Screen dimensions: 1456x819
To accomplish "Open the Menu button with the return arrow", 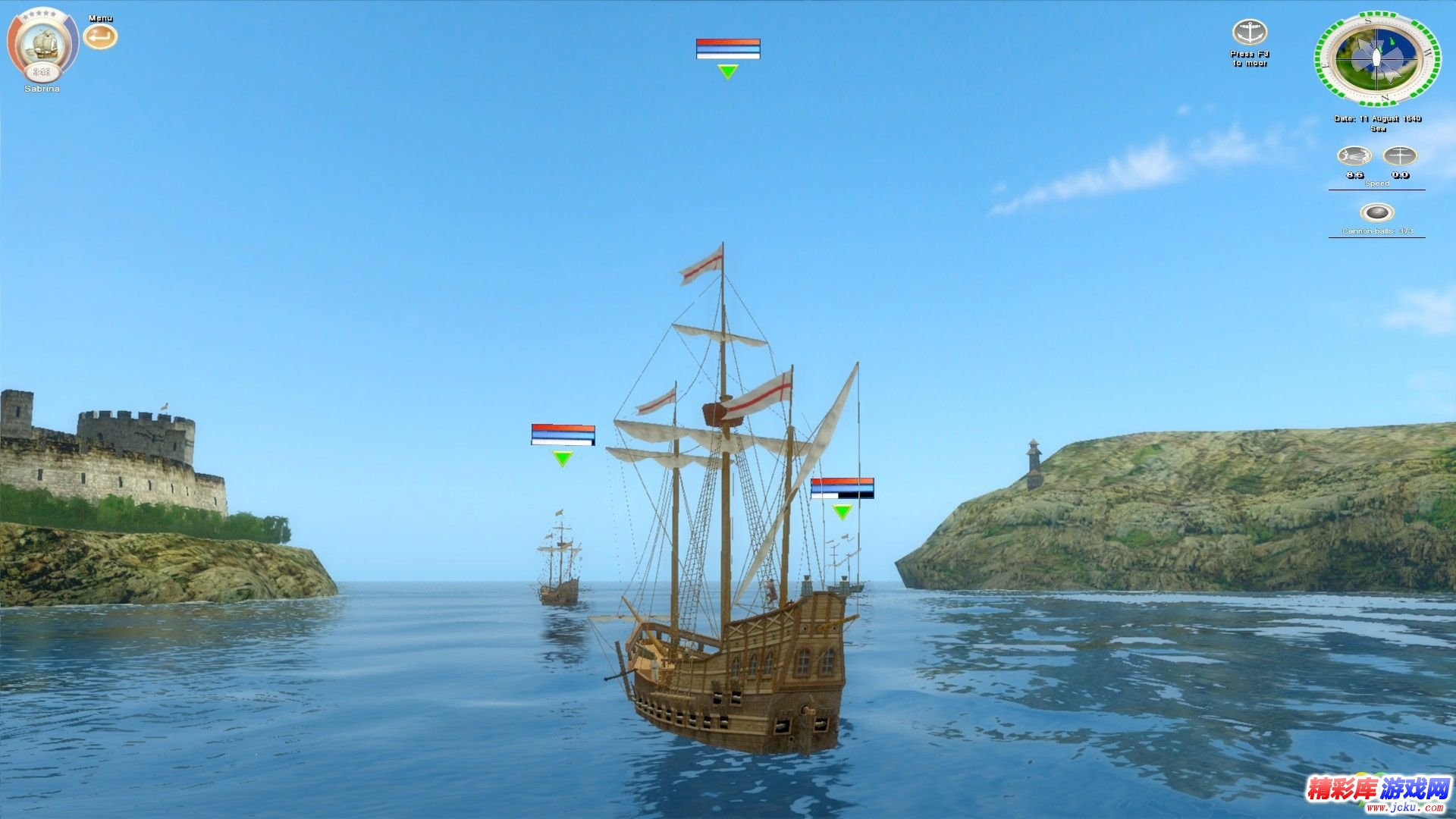I will (100, 36).
